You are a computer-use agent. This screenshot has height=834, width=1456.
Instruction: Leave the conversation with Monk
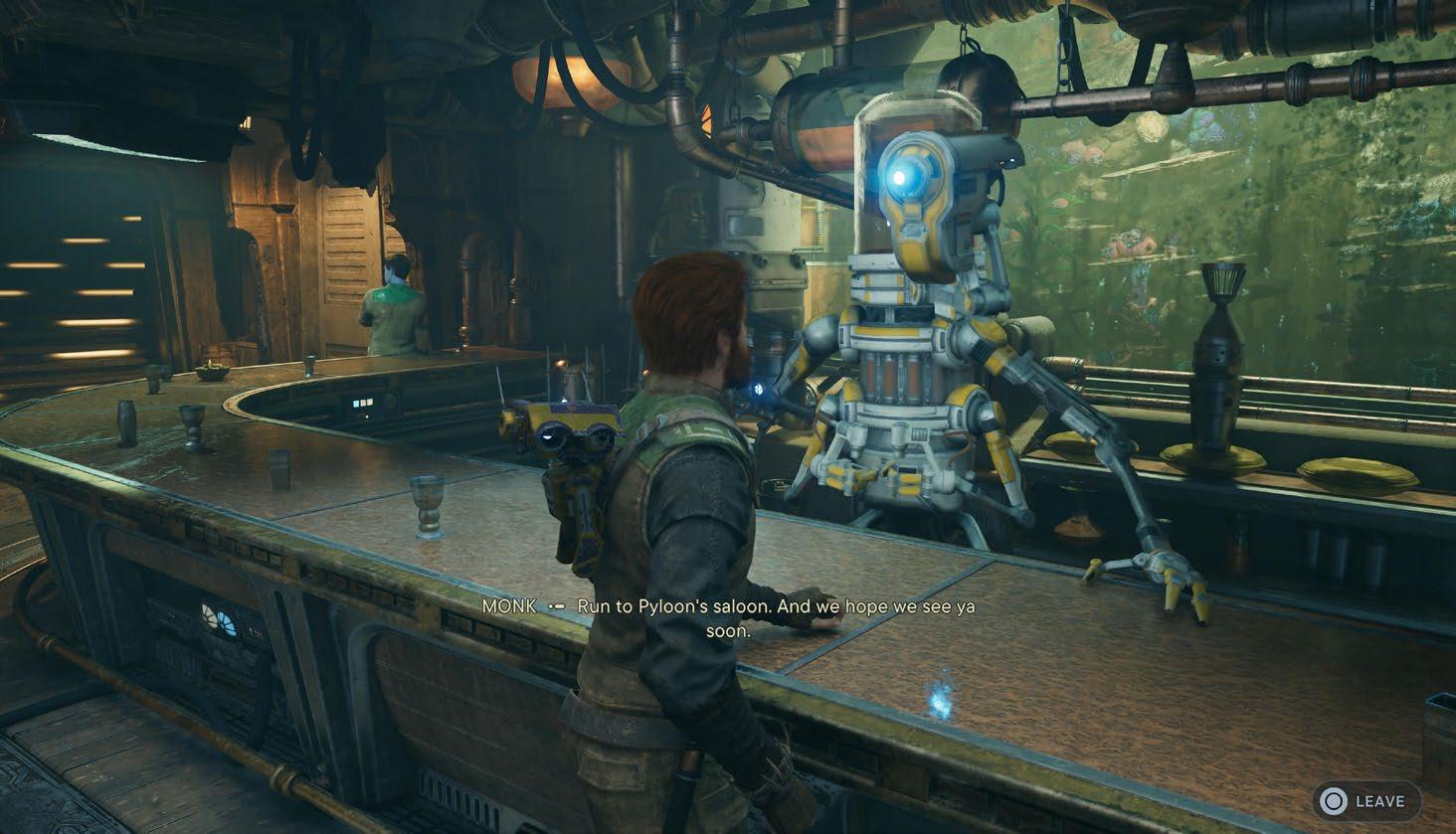tap(1365, 800)
